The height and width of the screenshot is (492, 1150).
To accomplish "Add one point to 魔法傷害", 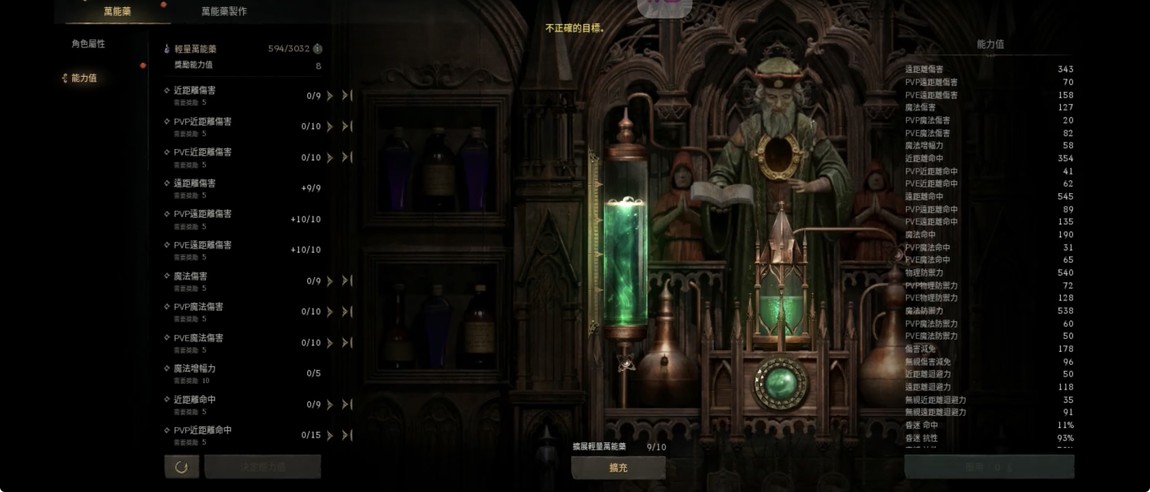I will click(x=330, y=282).
